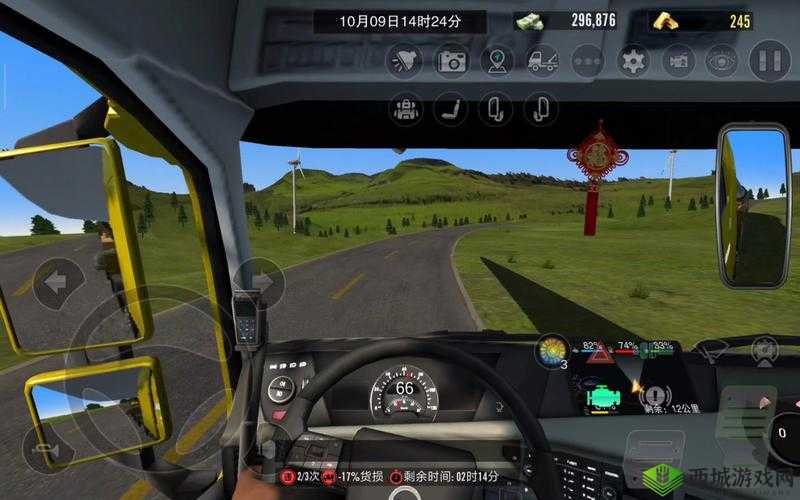Toggle the windshield wiper control

(712, 350)
